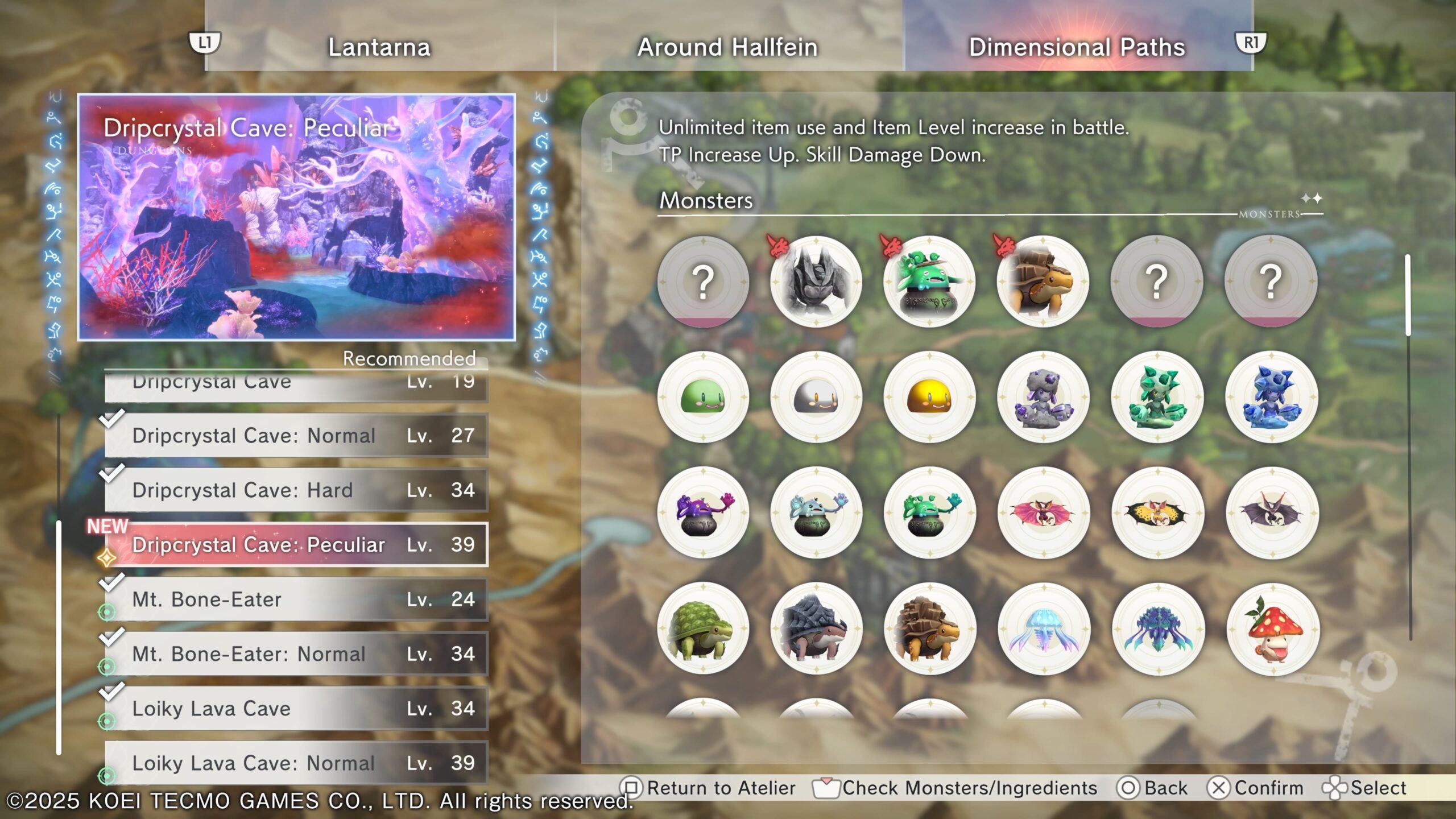This screenshot has height=819, width=1456.
Task: Click the Dripcrystal Cave: Peculiar preview image
Action: (296, 217)
